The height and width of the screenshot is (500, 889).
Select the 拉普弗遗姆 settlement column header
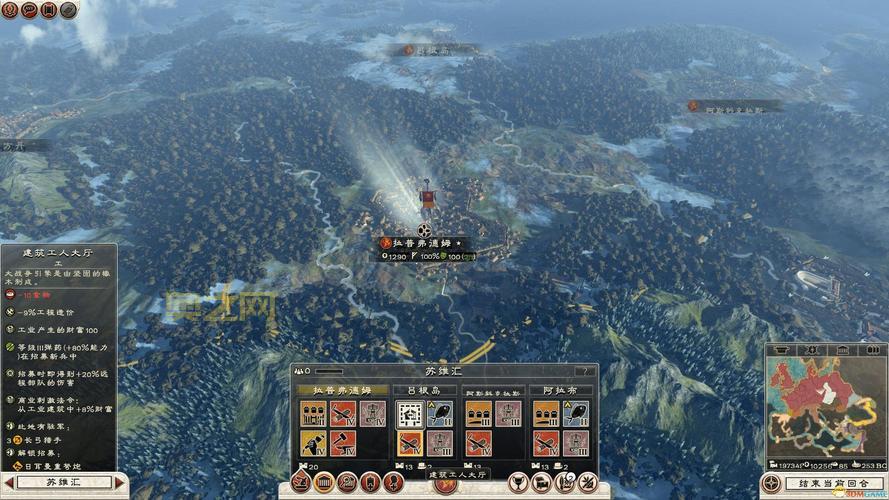pyautogui.click(x=341, y=389)
